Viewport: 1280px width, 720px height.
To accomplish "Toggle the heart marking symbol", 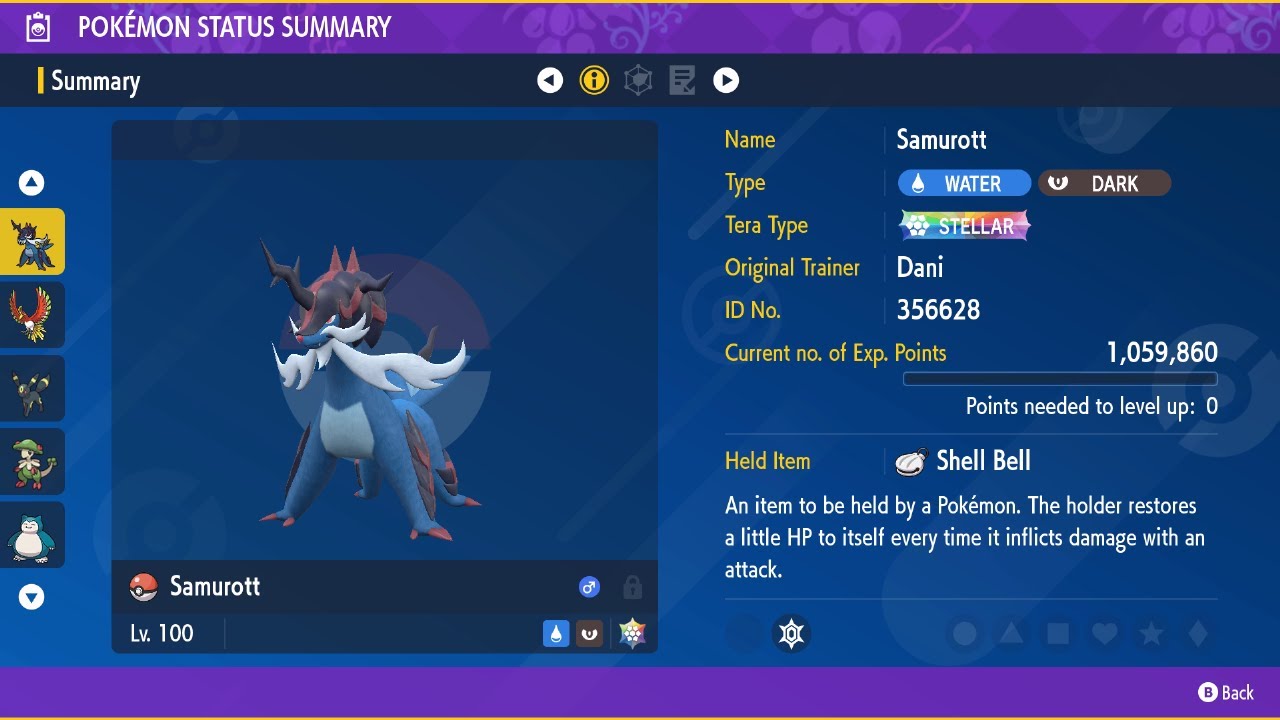I will click(1104, 633).
